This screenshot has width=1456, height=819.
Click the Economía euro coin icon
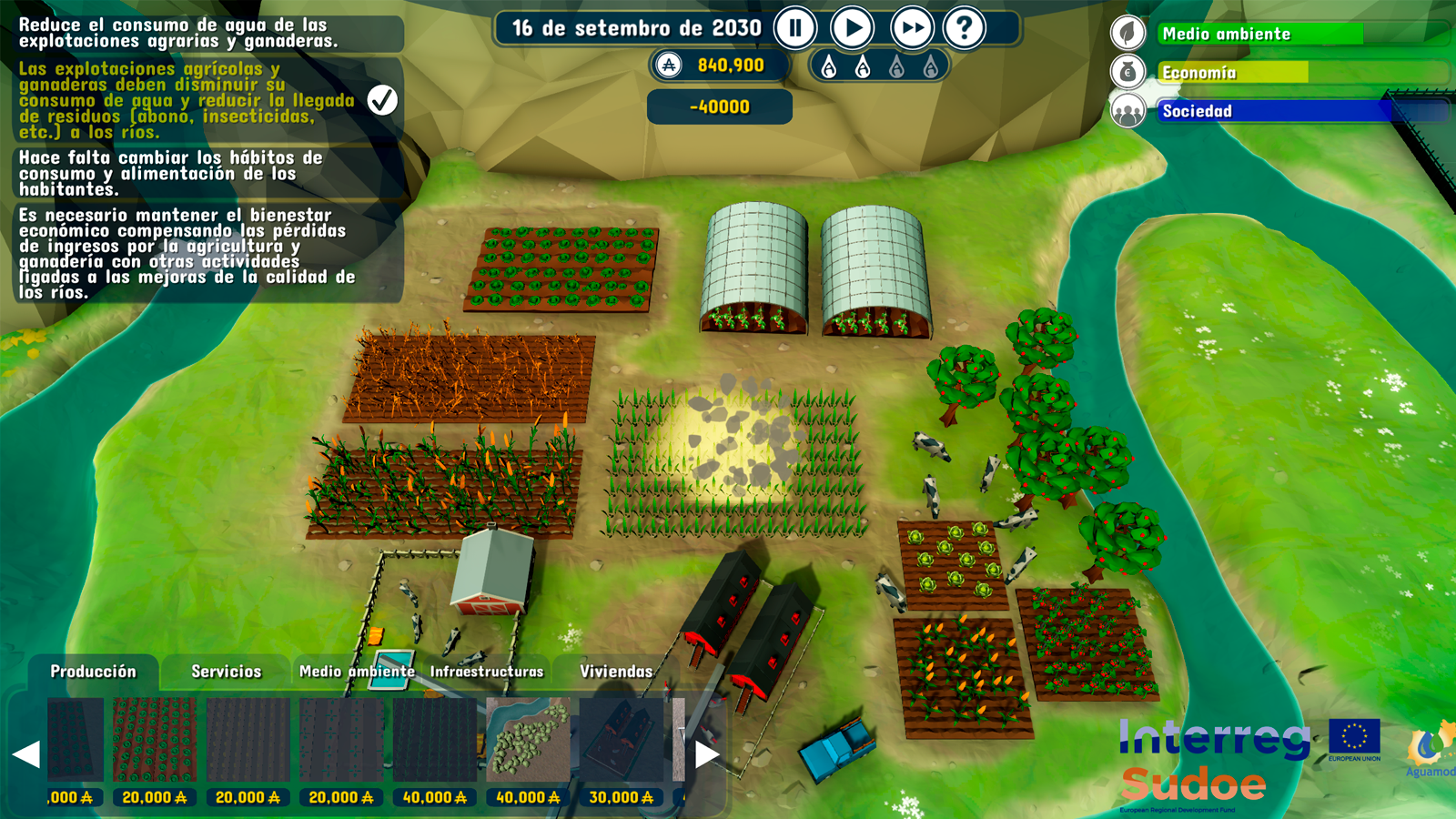click(x=1127, y=72)
